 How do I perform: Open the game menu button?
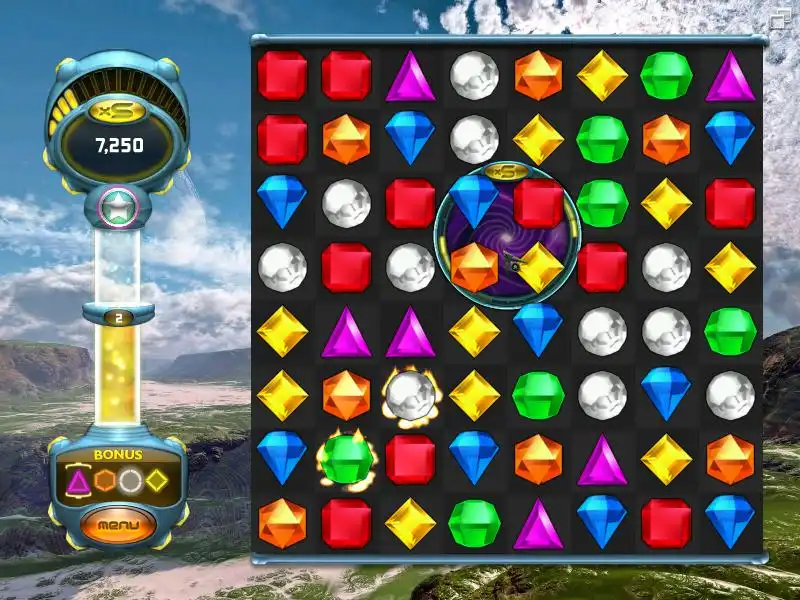point(118,524)
